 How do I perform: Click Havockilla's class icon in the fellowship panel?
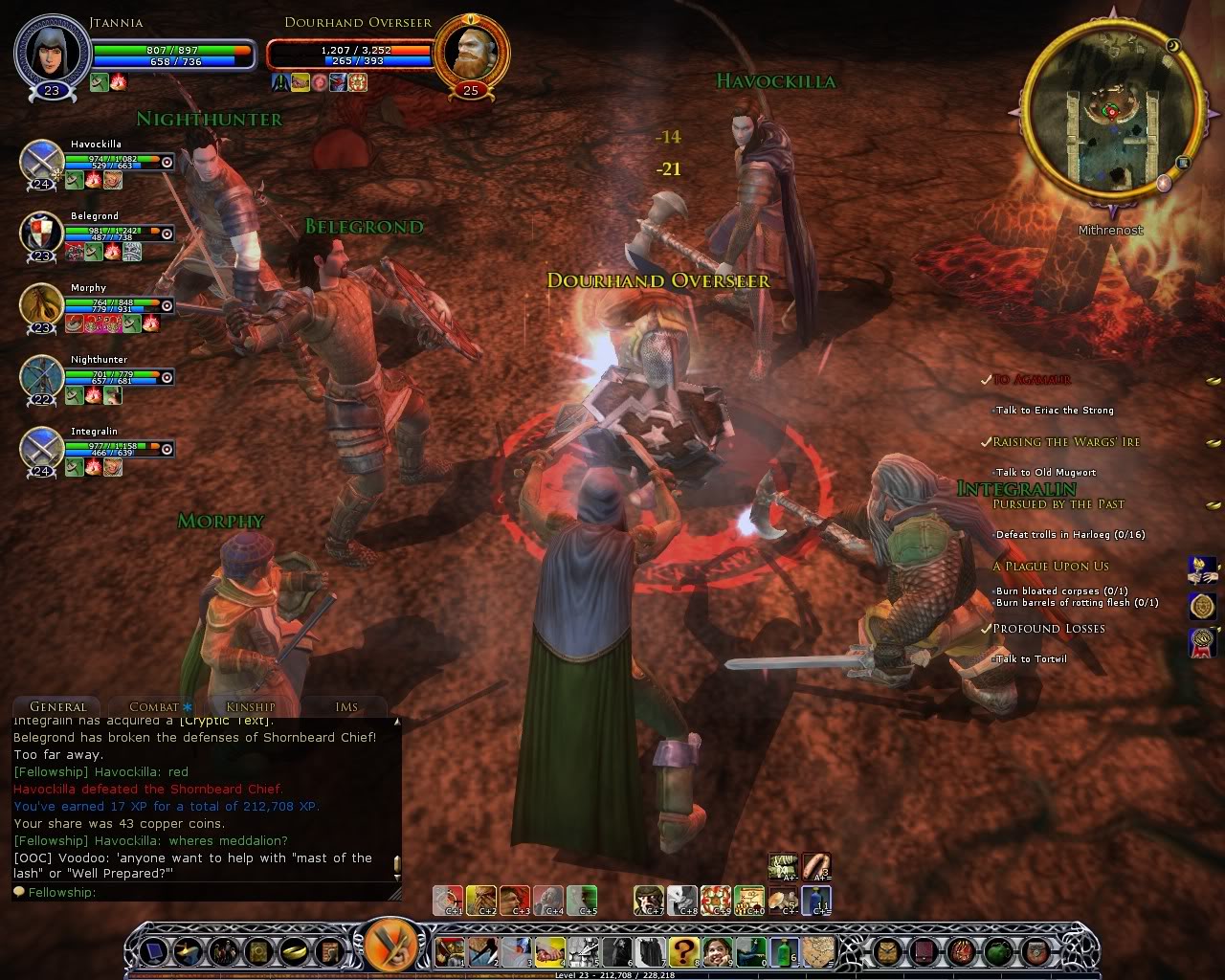tap(38, 161)
